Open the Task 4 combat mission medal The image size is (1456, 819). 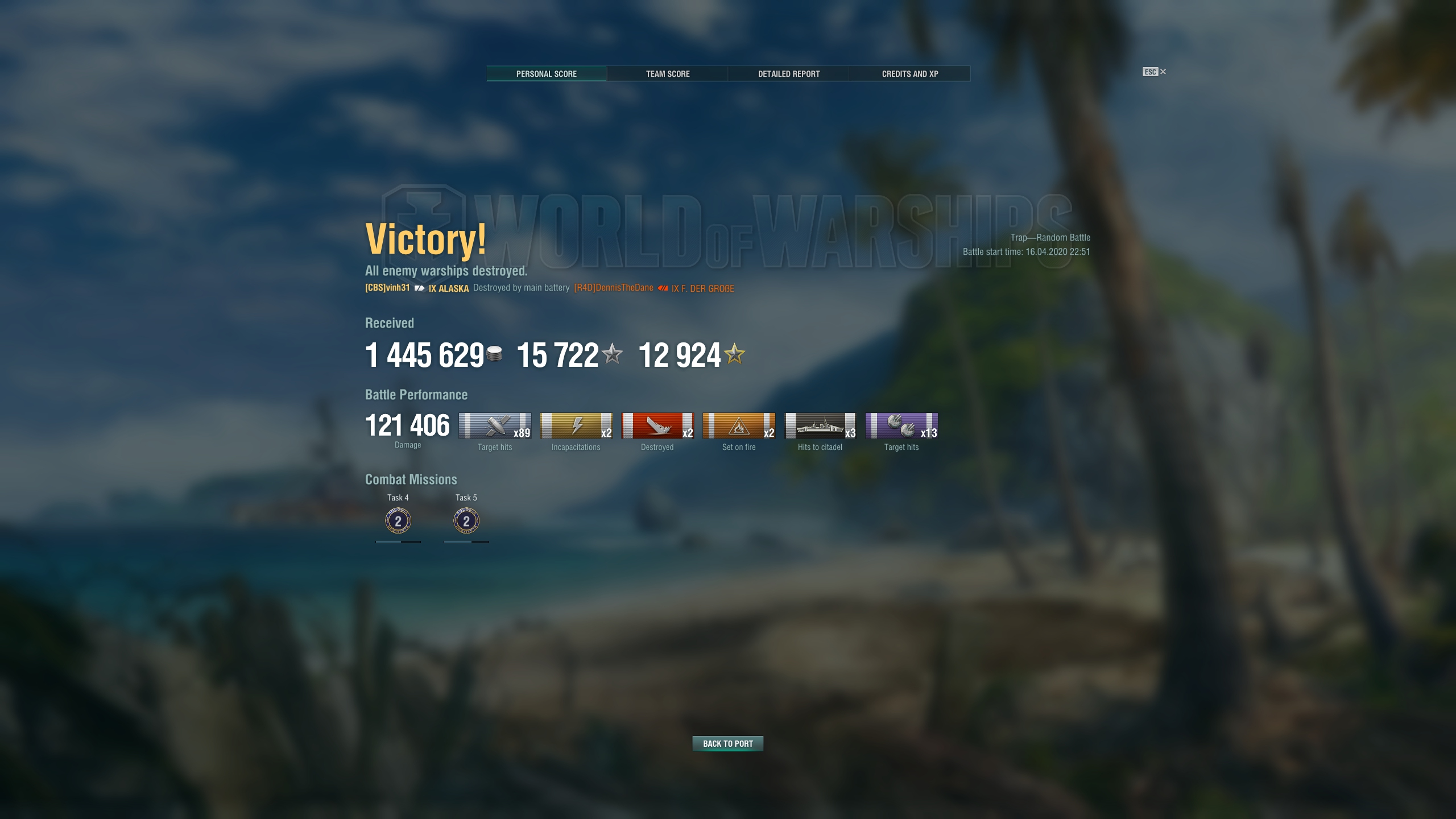point(398,520)
